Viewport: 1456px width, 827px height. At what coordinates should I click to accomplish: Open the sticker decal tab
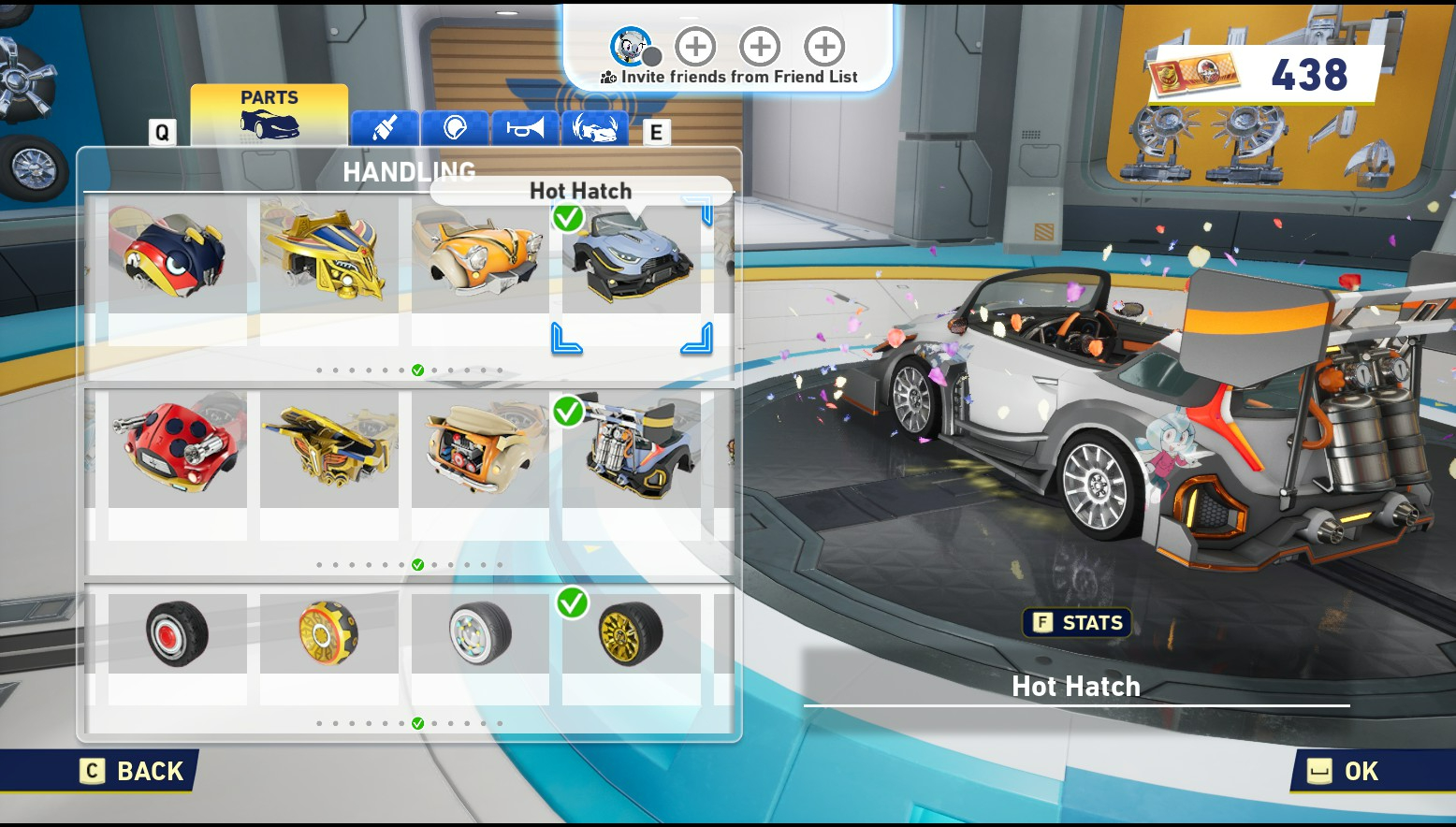point(455,128)
